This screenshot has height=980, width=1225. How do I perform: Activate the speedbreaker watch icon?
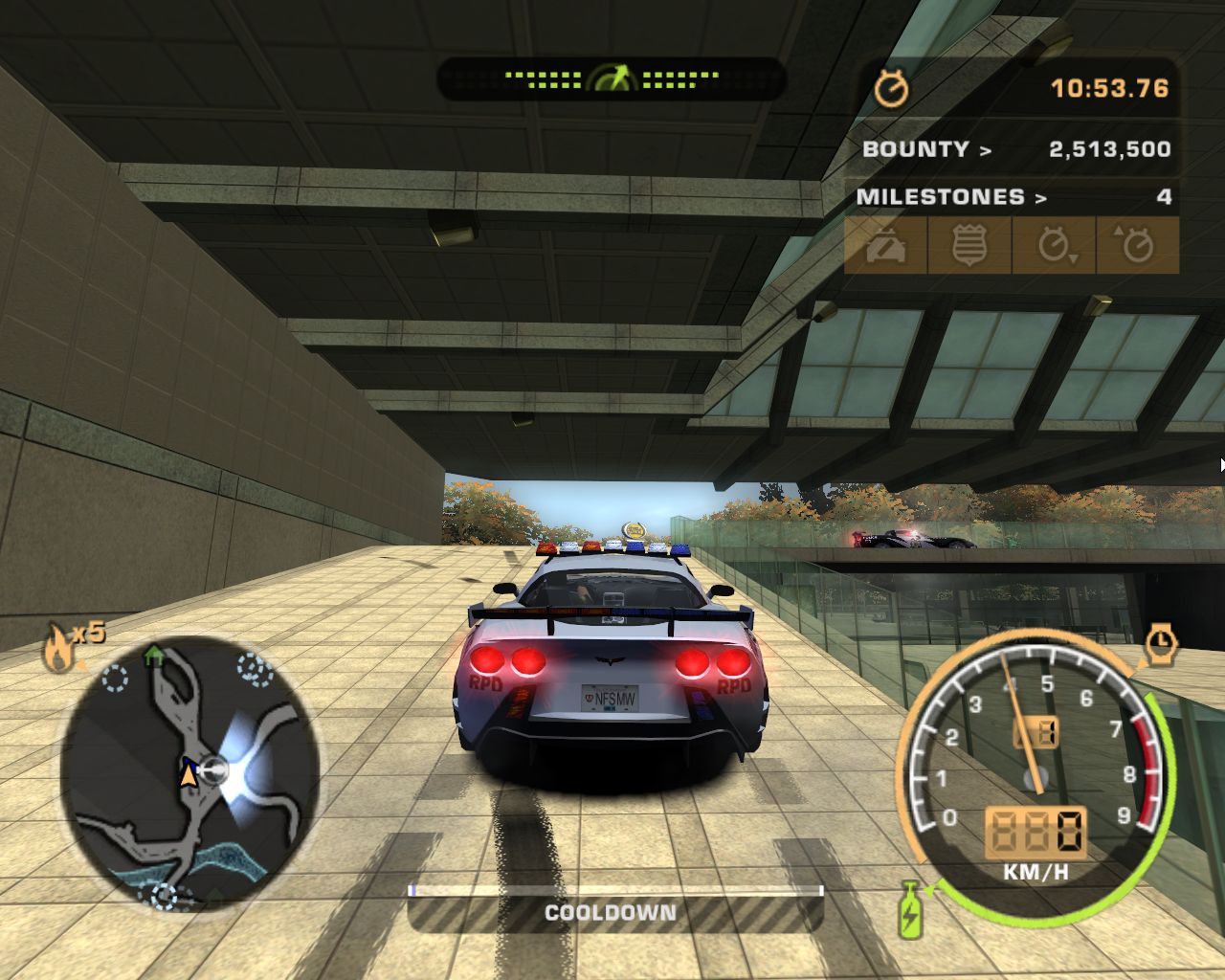[x=1162, y=642]
